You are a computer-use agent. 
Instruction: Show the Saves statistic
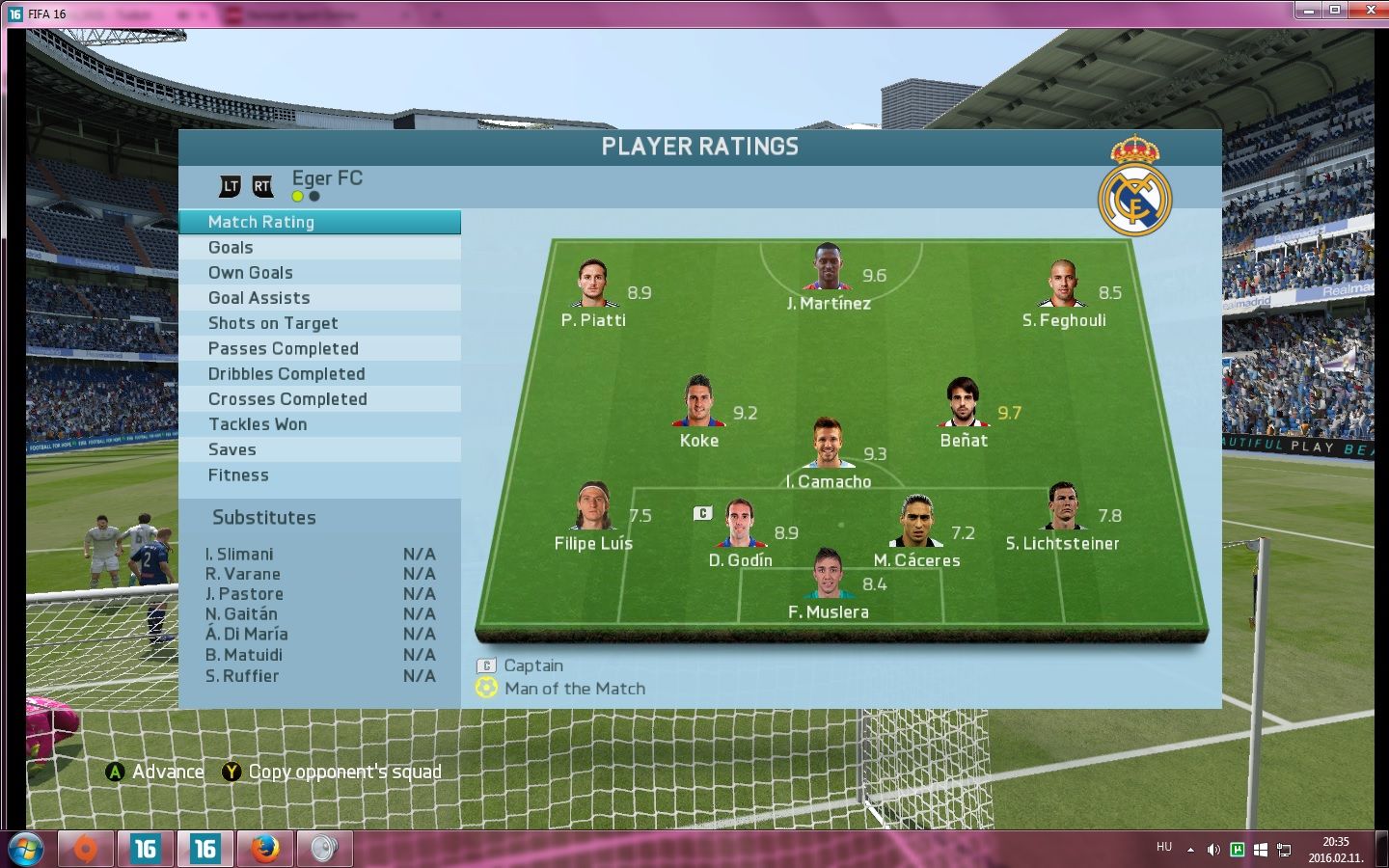pyautogui.click(x=319, y=449)
